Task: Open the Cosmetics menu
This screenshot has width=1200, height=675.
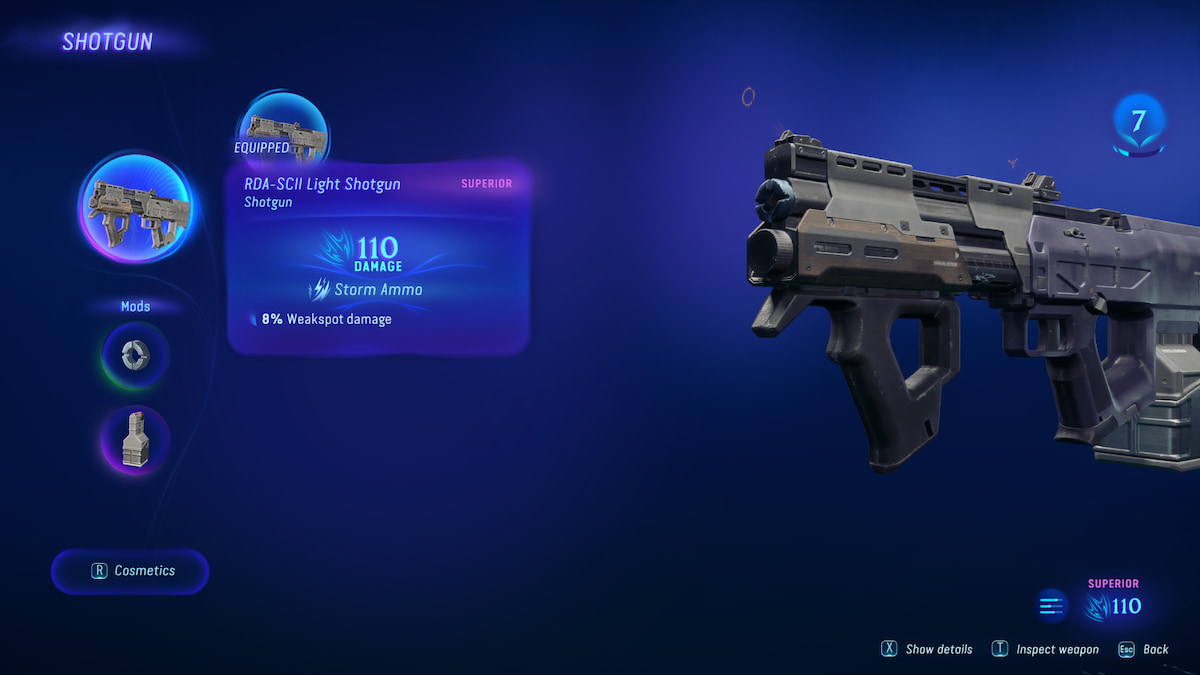Action: [x=131, y=571]
